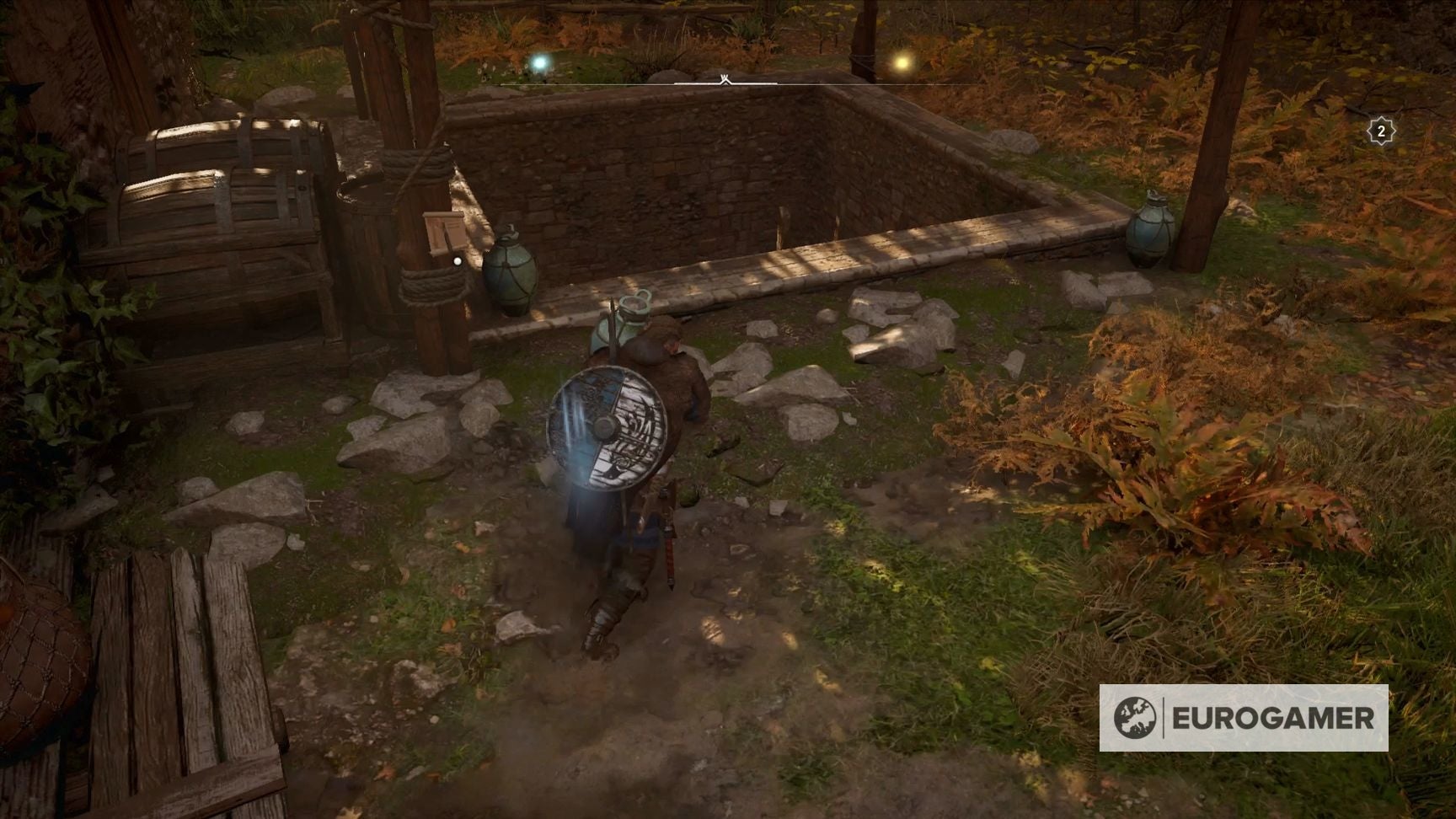Click the blue glowing collectible orb
The height and width of the screenshot is (819, 1456).
pos(540,63)
